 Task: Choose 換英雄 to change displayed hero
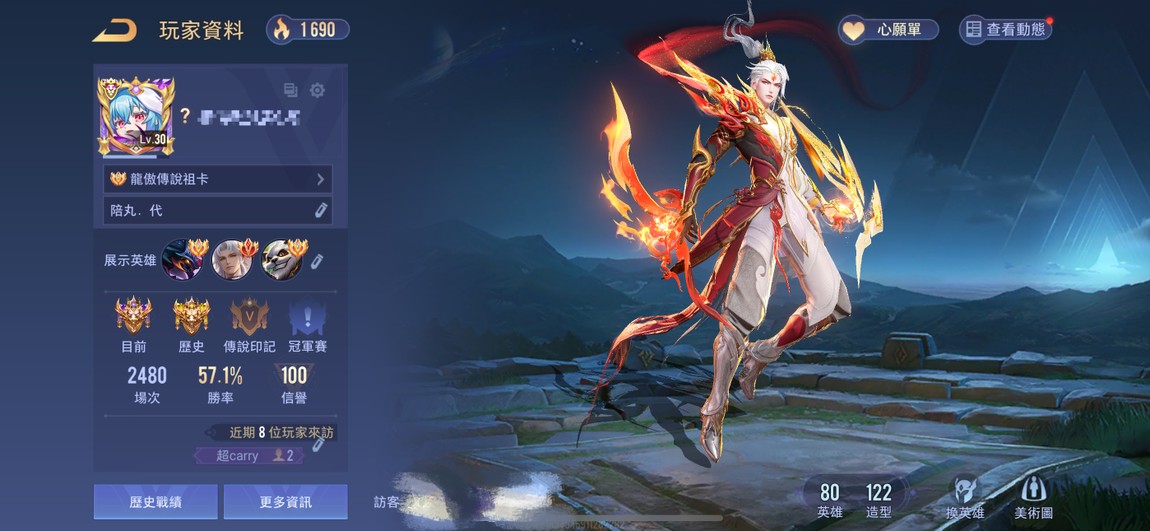[964, 497]
